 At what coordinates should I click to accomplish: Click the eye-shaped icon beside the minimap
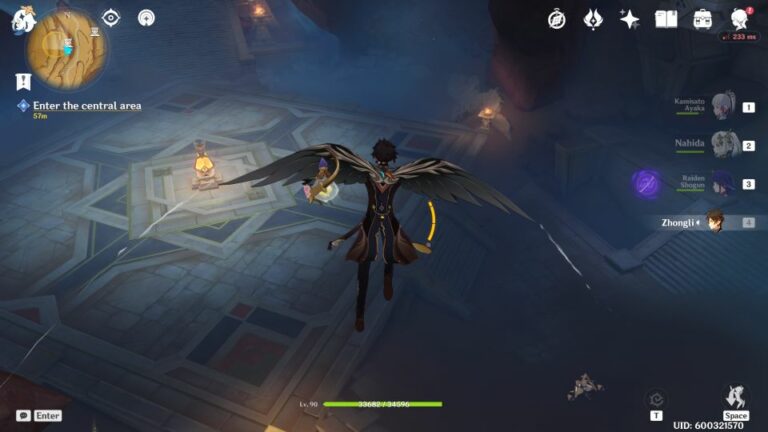[111, 18]
